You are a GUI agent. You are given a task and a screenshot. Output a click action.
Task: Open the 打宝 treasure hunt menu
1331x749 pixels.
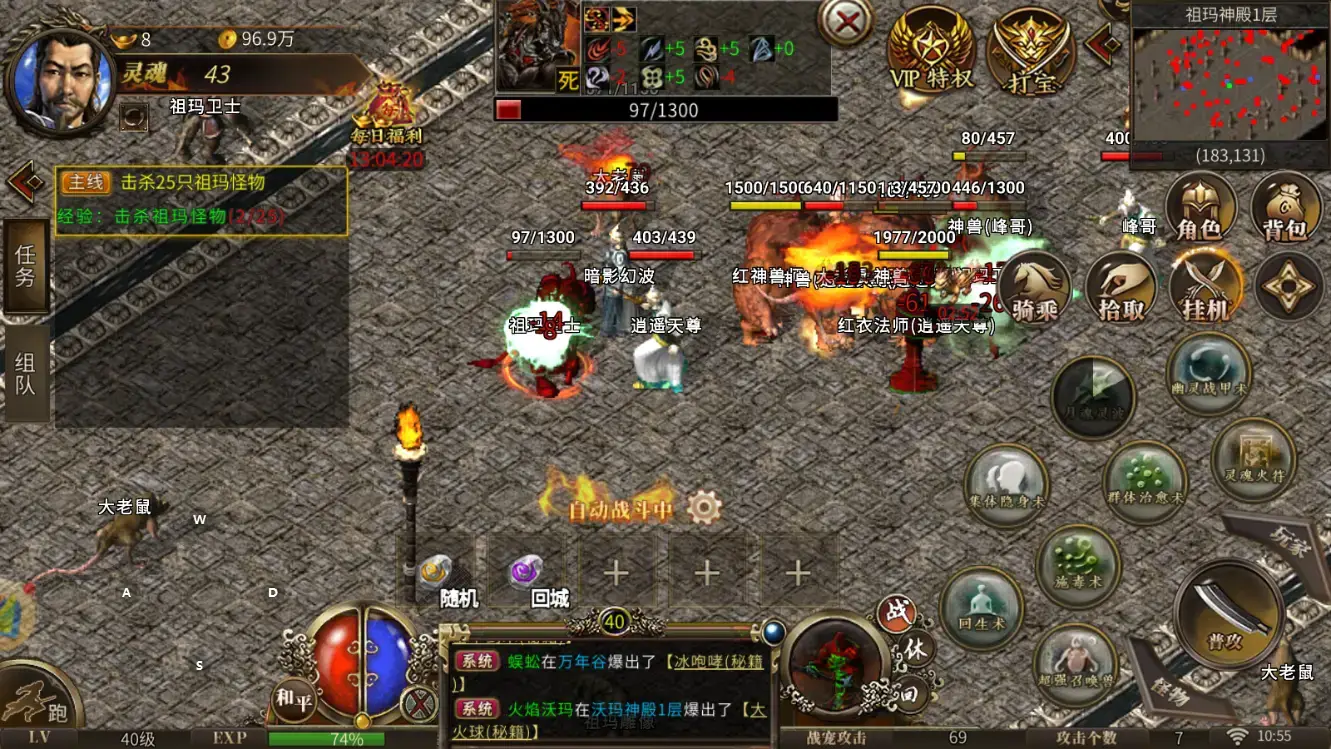pyautogui.click(x=1030, y=52)
